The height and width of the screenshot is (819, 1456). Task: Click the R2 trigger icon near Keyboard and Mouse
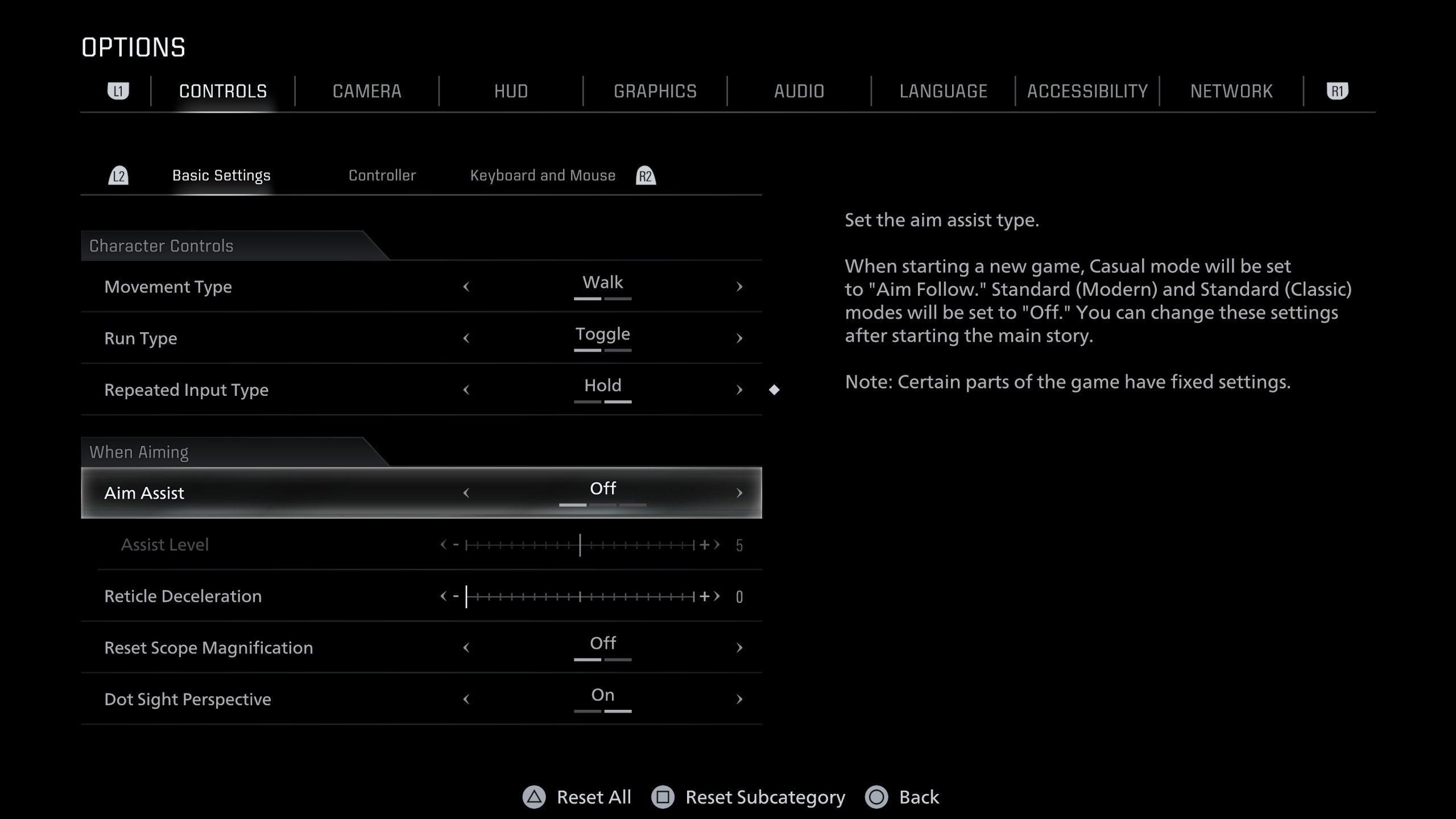[x=645, y=175]
